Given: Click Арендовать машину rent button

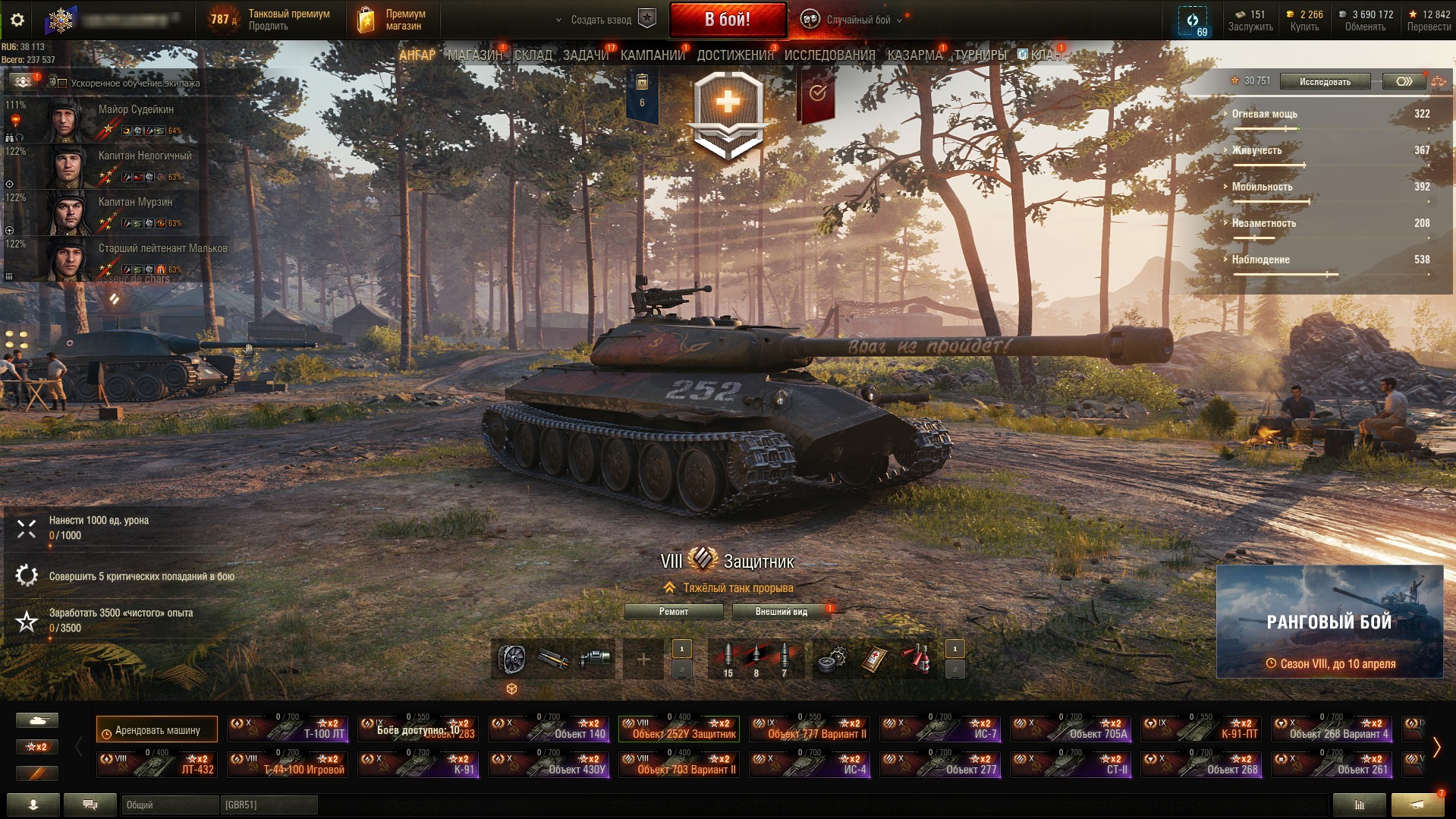Looking at the screenshot, I should click(x=157, y=730).
